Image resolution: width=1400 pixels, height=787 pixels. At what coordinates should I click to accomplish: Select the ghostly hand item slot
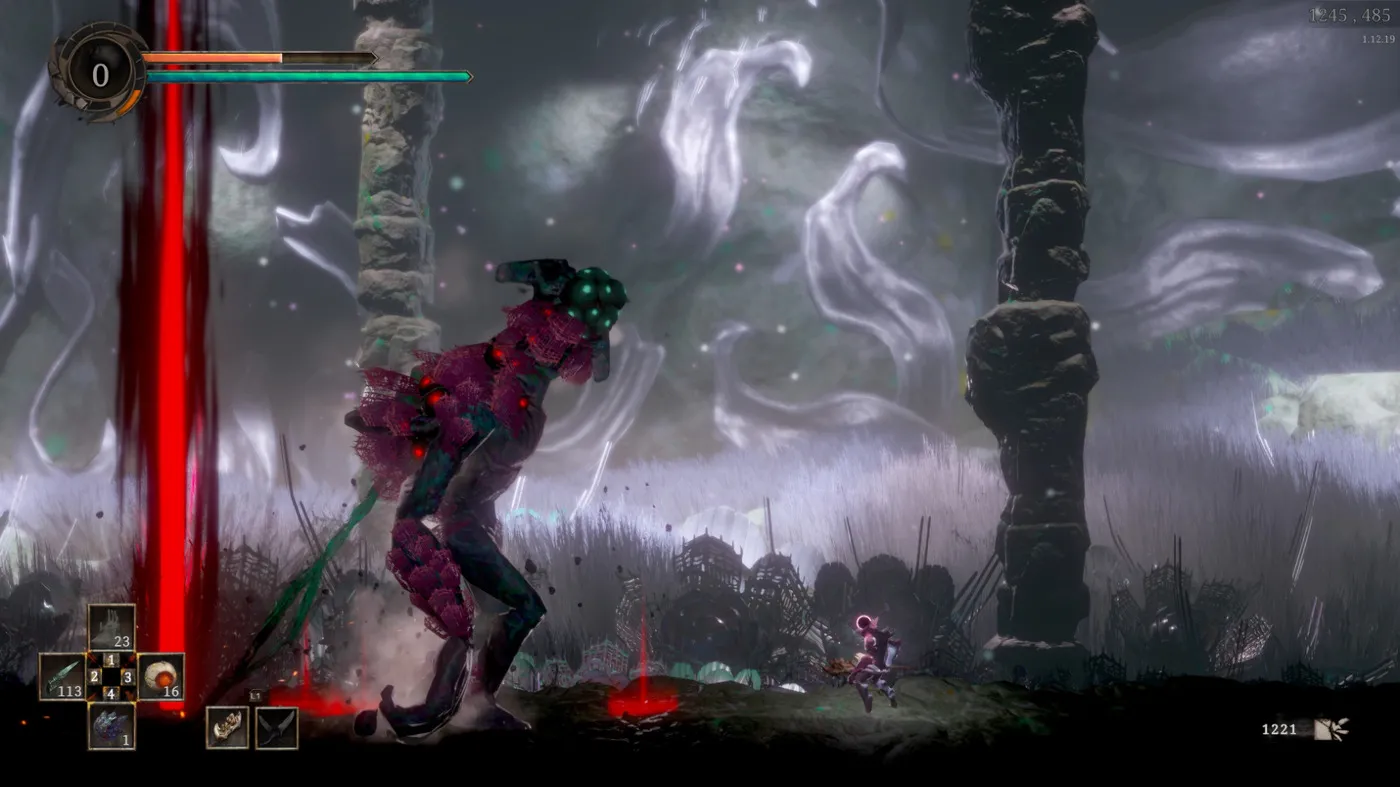tap(111, 627)
